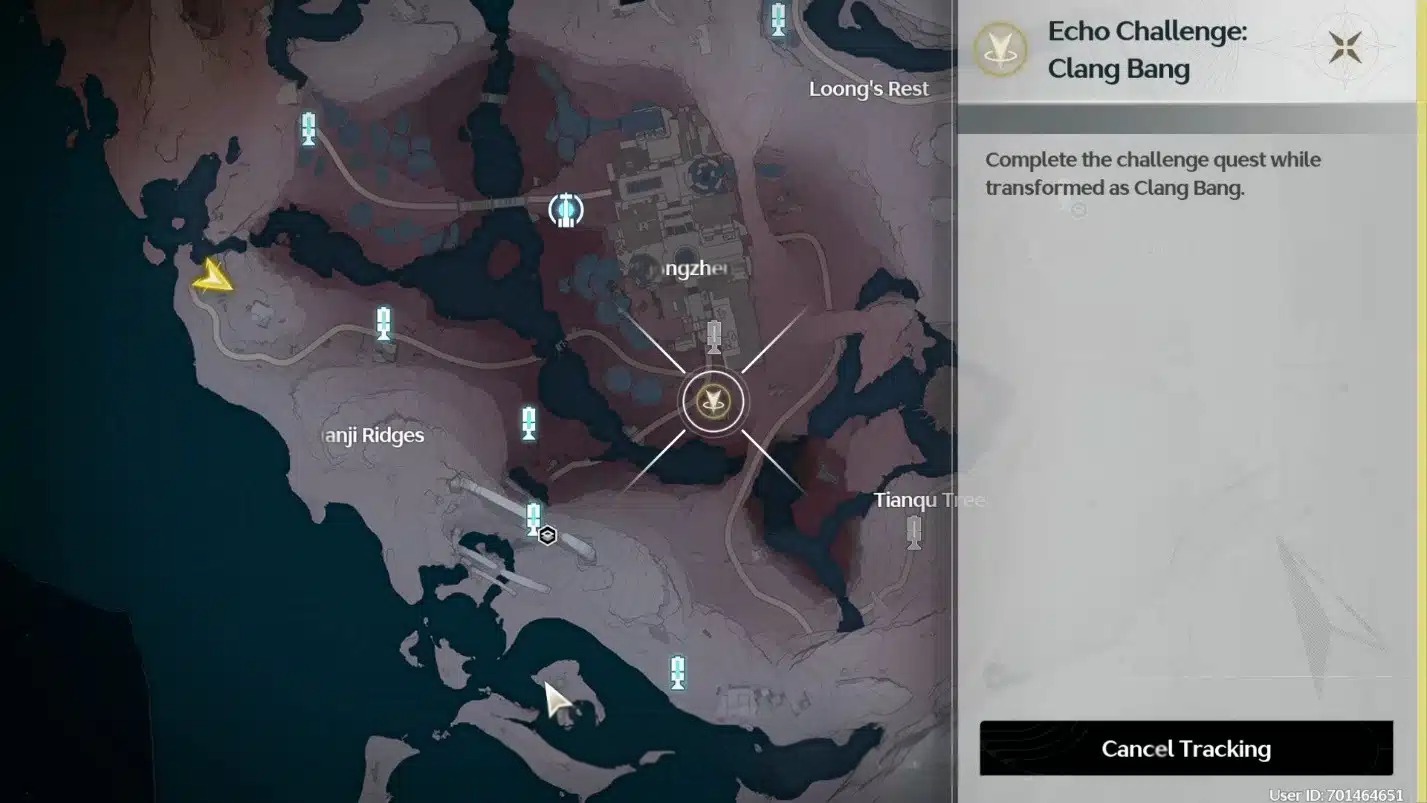Click the black hexagon map marker
This screenshot has height=803, width=1427.
point(547,536)
